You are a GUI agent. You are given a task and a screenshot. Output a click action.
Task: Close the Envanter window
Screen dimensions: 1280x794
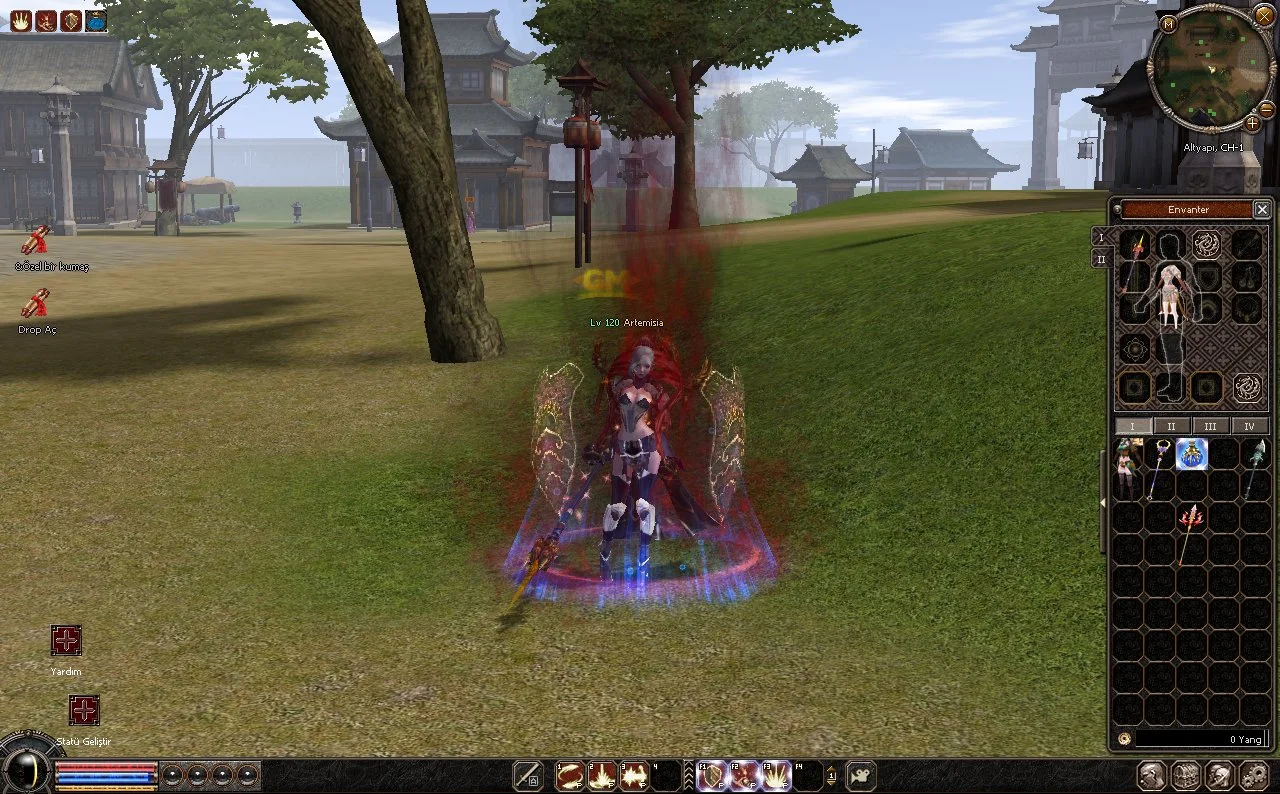(x=1262, y=209)
